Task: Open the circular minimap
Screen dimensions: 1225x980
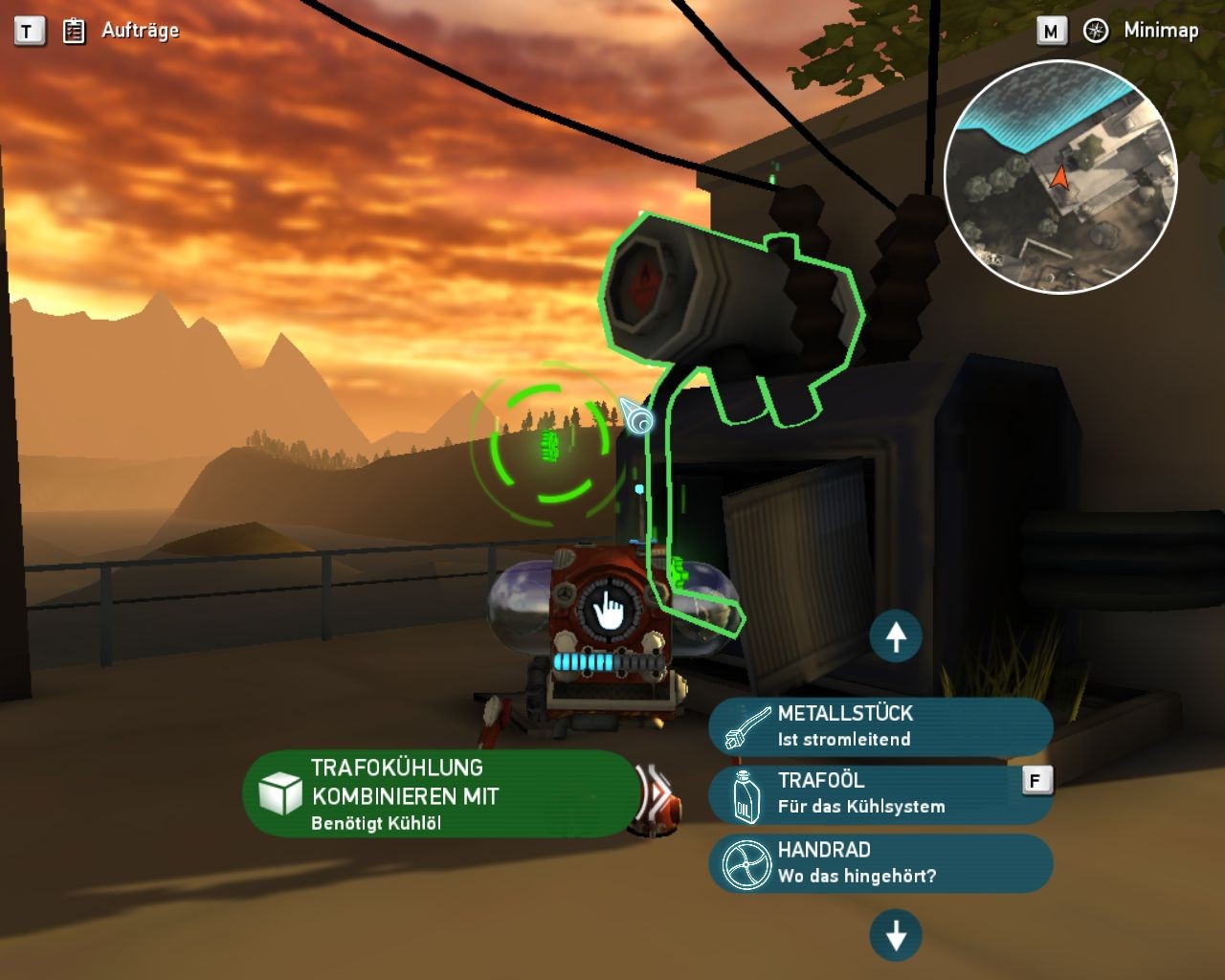Action: 1060,176
